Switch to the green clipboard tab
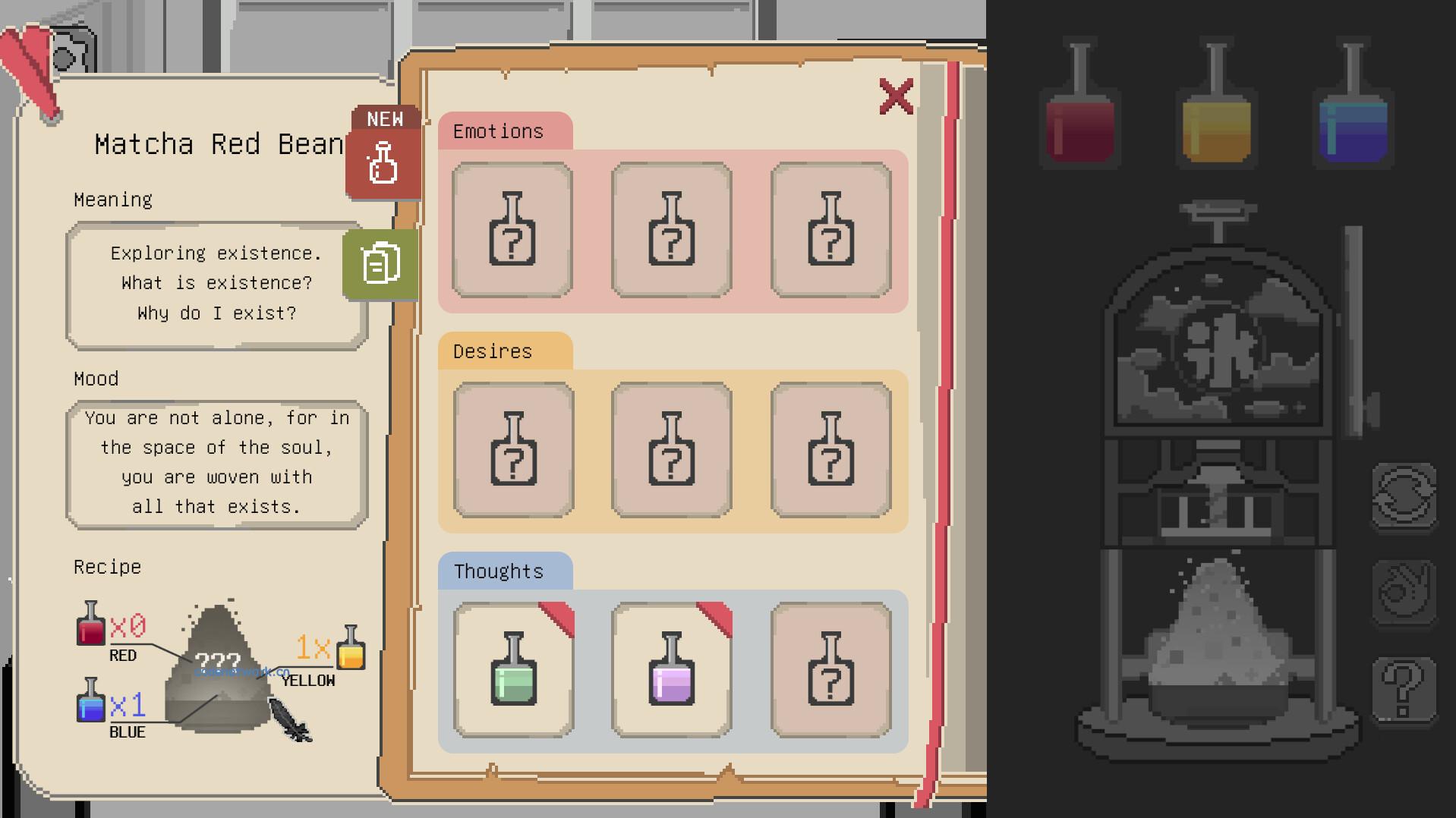The width and height of the screenshot is (1456, 818). [x=380, y=263]
